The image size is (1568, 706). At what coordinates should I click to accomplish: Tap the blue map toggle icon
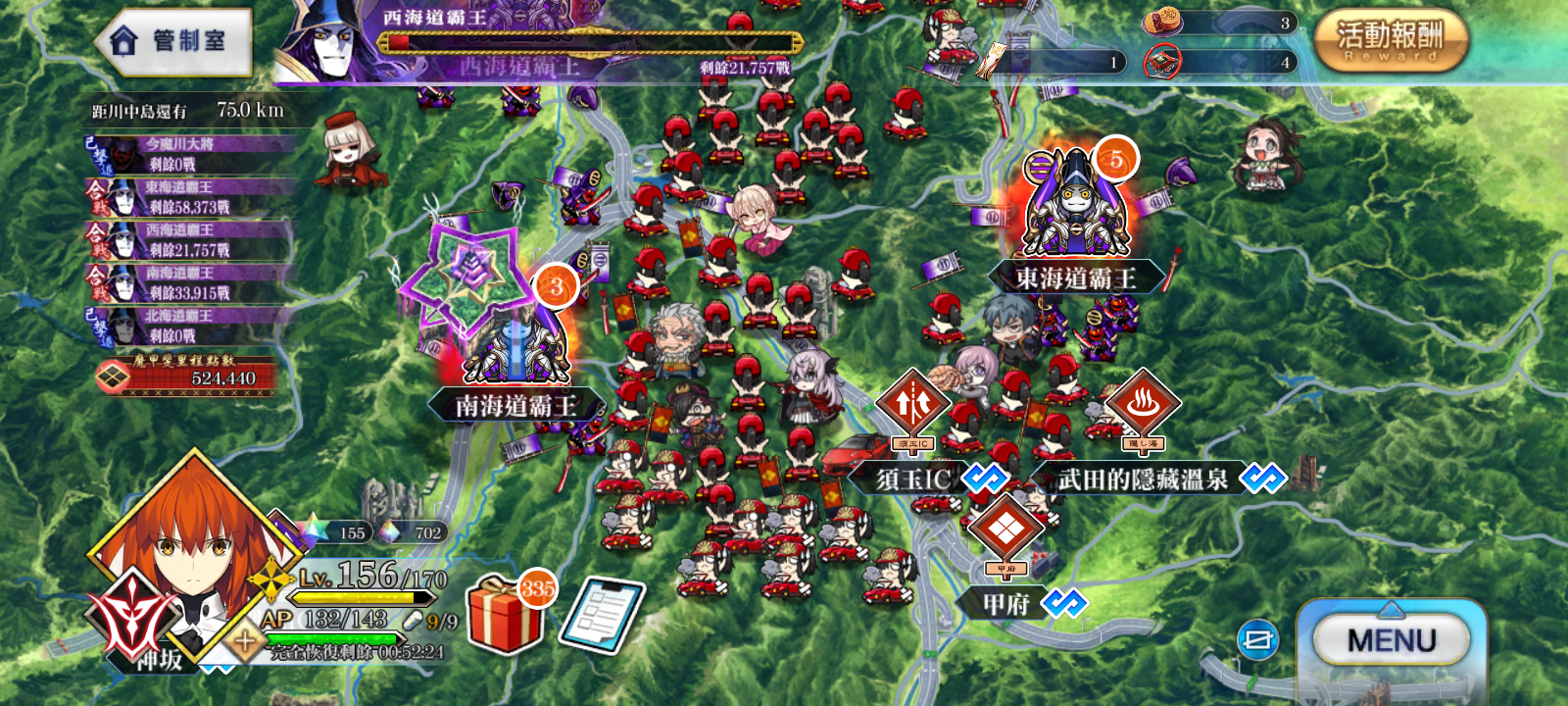click(x=1257, y=640)
